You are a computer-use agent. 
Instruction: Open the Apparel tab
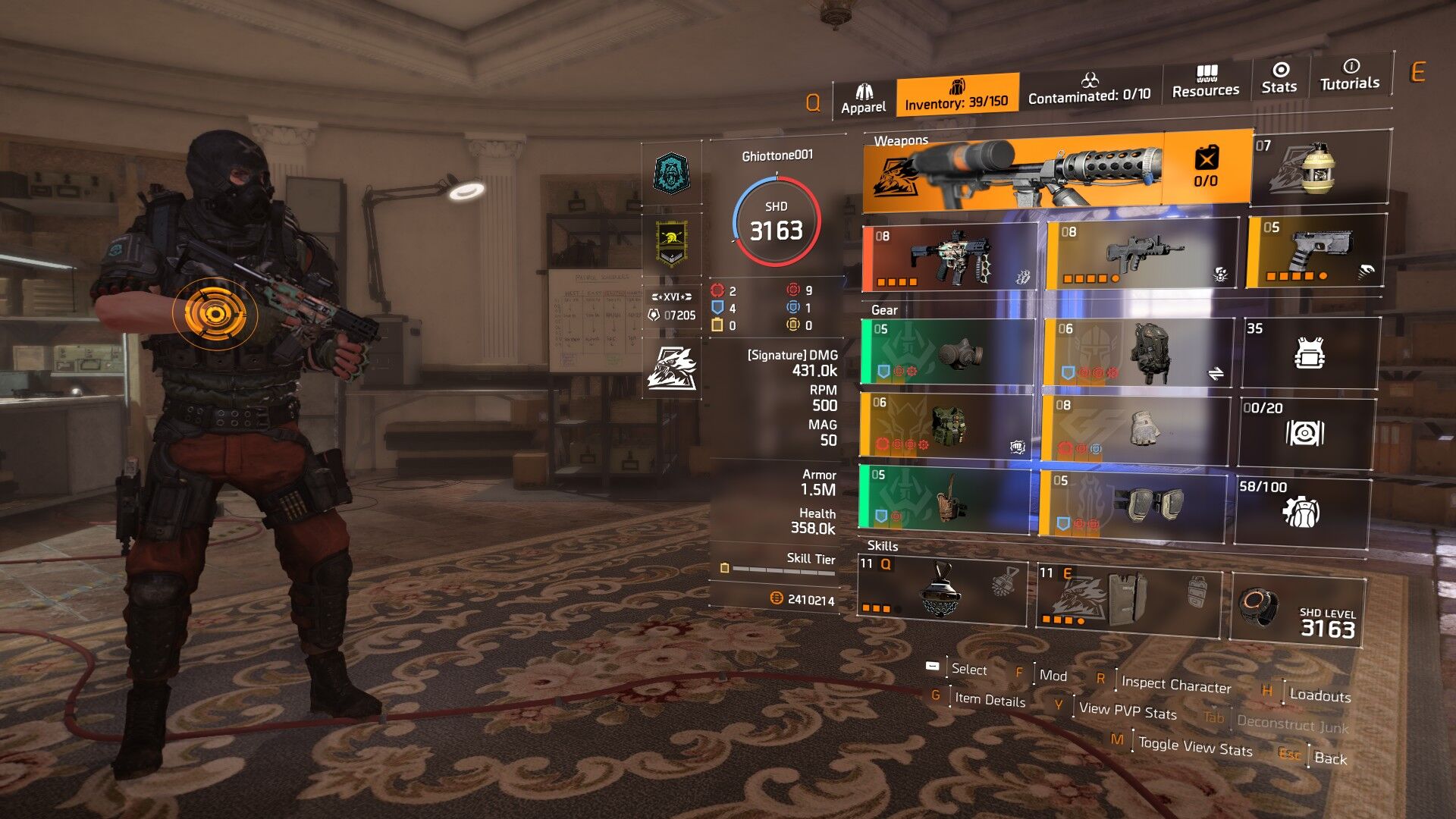pyautogui.click(x=863, y=99)
